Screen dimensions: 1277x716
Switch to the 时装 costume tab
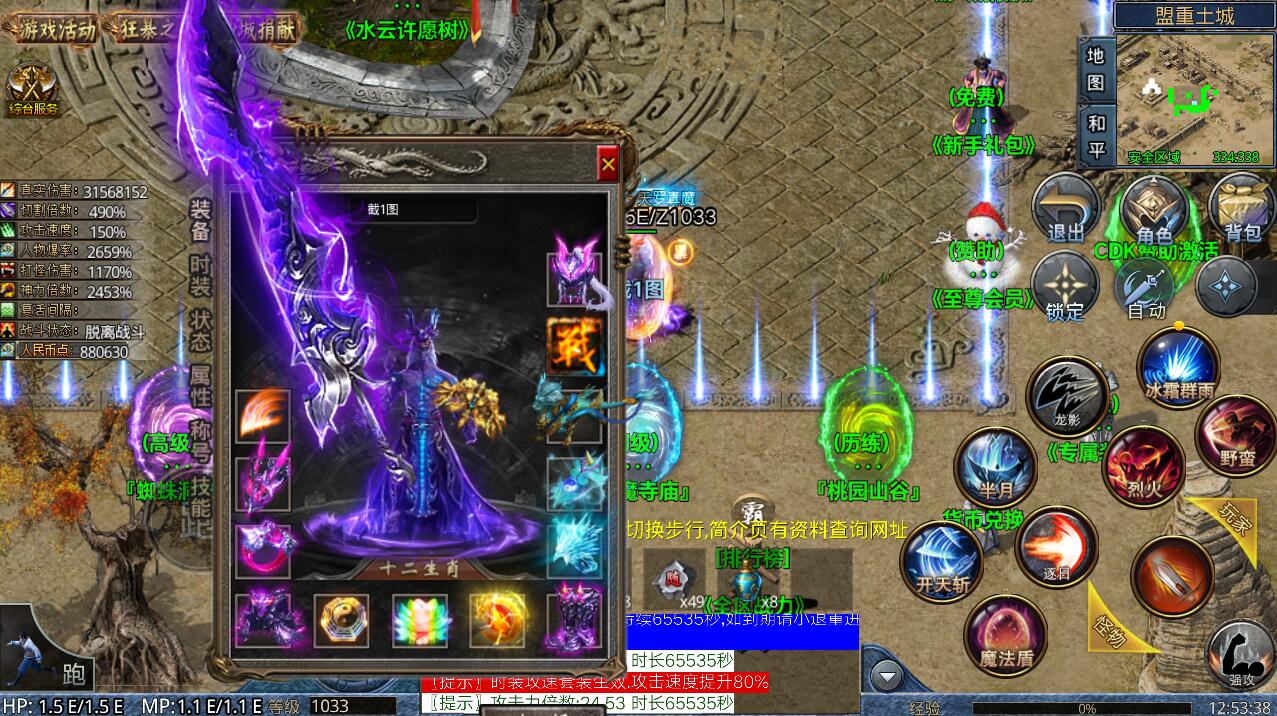click(201, 273)
